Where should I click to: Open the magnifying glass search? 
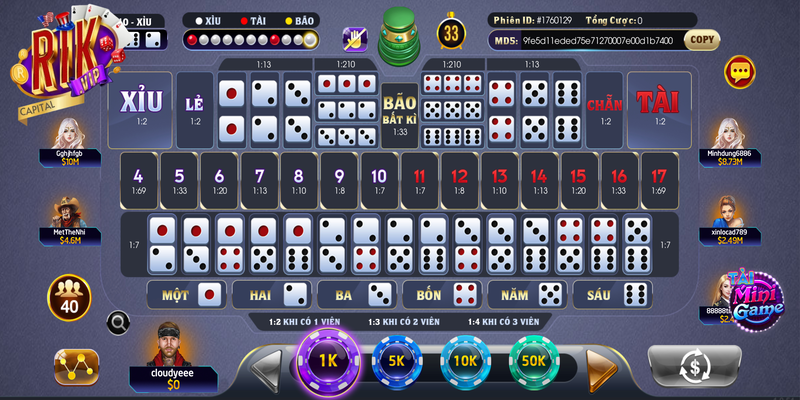118,322
